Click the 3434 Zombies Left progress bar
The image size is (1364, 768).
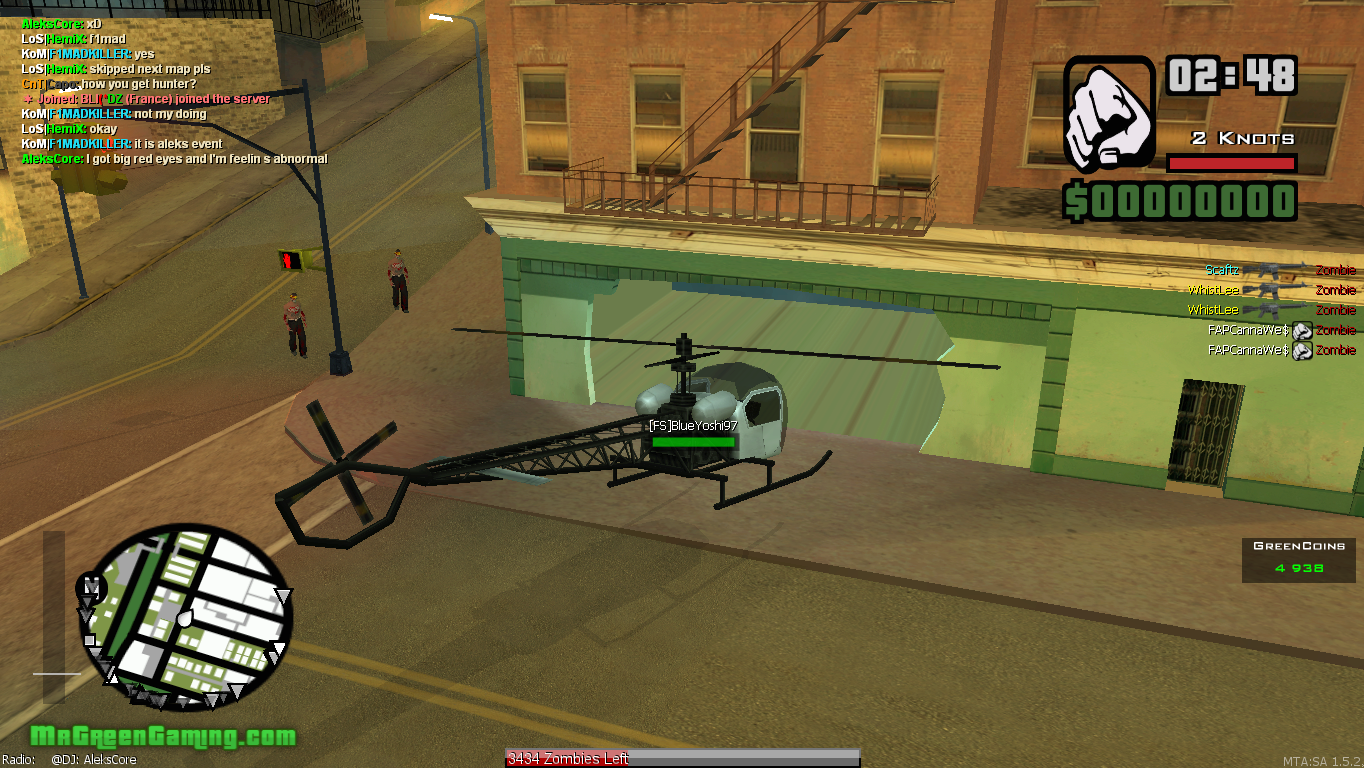coord(680,757)
